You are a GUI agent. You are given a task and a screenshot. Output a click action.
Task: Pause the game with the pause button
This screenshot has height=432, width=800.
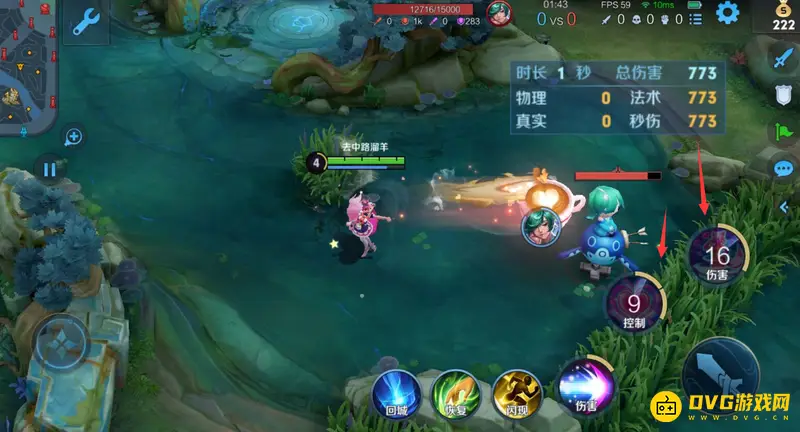(x=49, y=169)
